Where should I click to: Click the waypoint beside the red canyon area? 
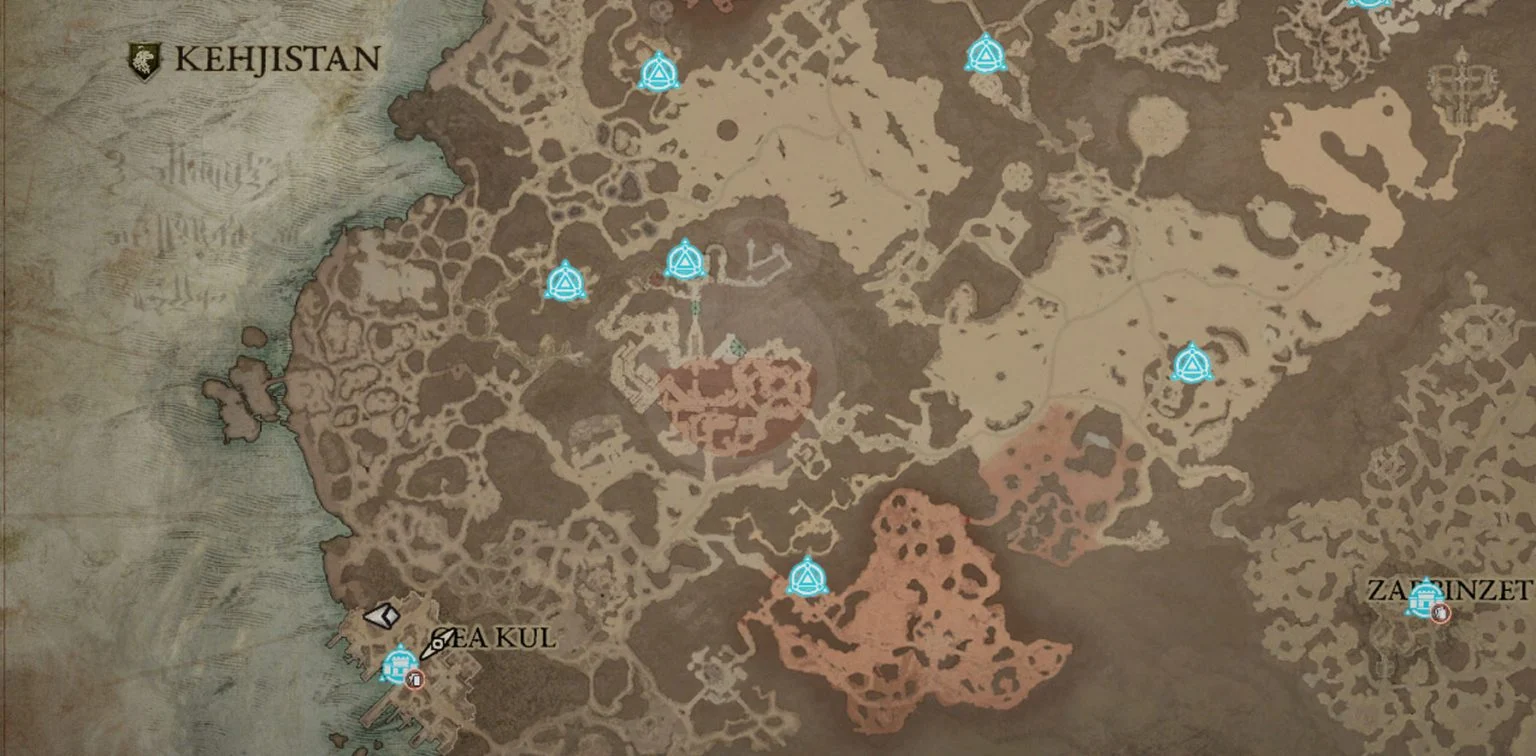(806, 578)
